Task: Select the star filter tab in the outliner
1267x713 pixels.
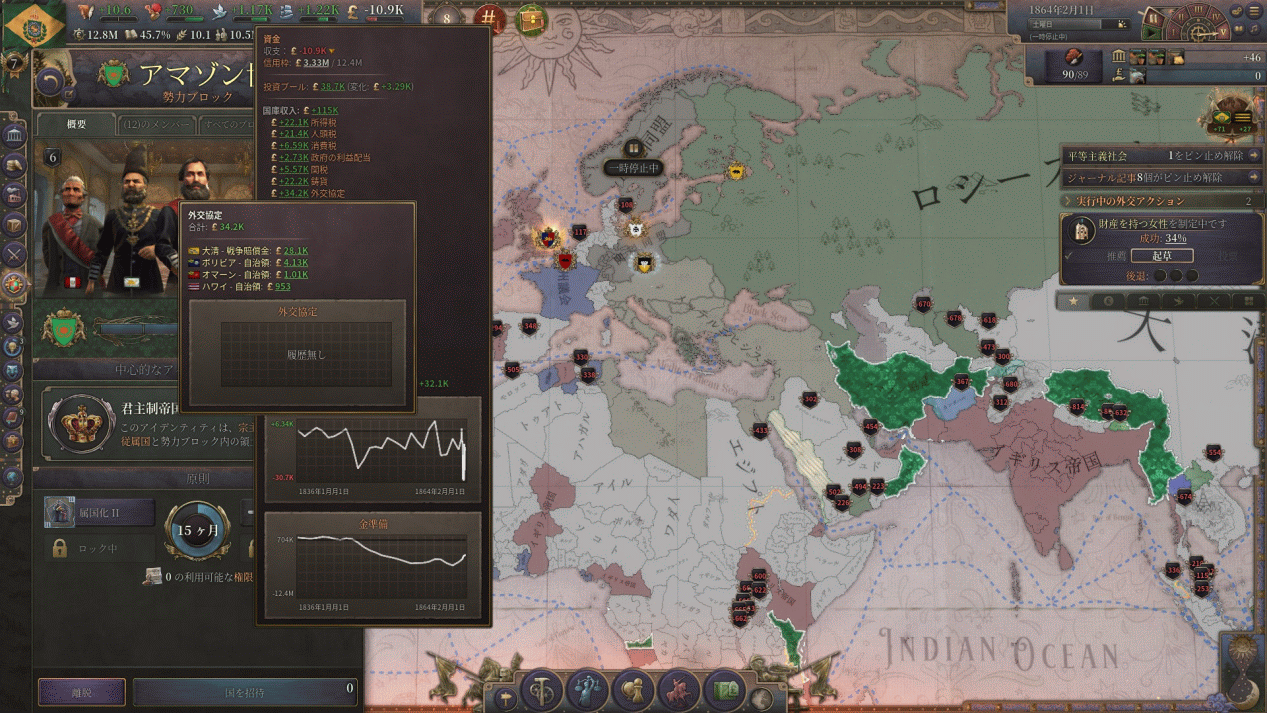Action: click(1073, 301)
